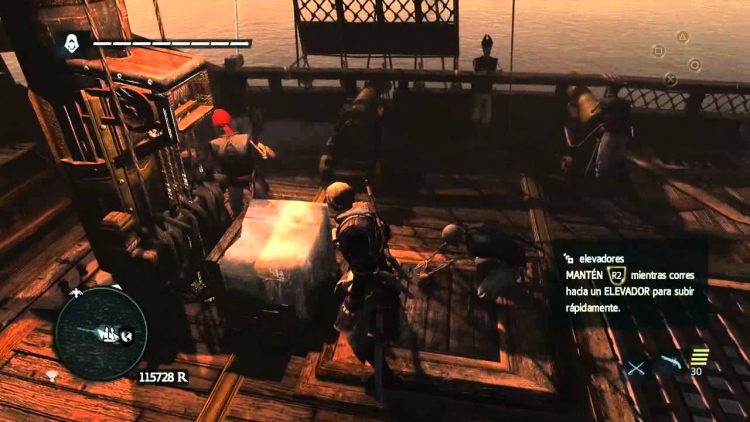Select the crossed swords weapon icon

click(636, 369)
